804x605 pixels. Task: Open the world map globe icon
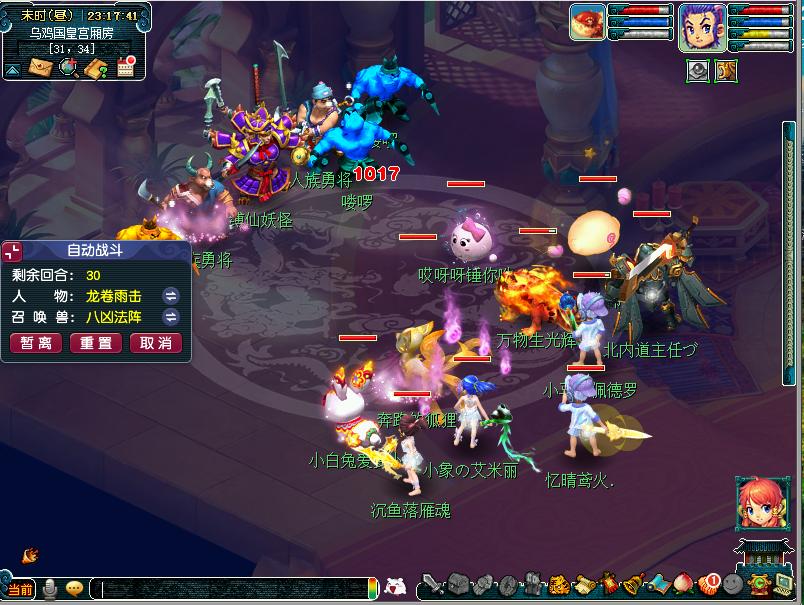pyautogui.click(x=69, y=68)
